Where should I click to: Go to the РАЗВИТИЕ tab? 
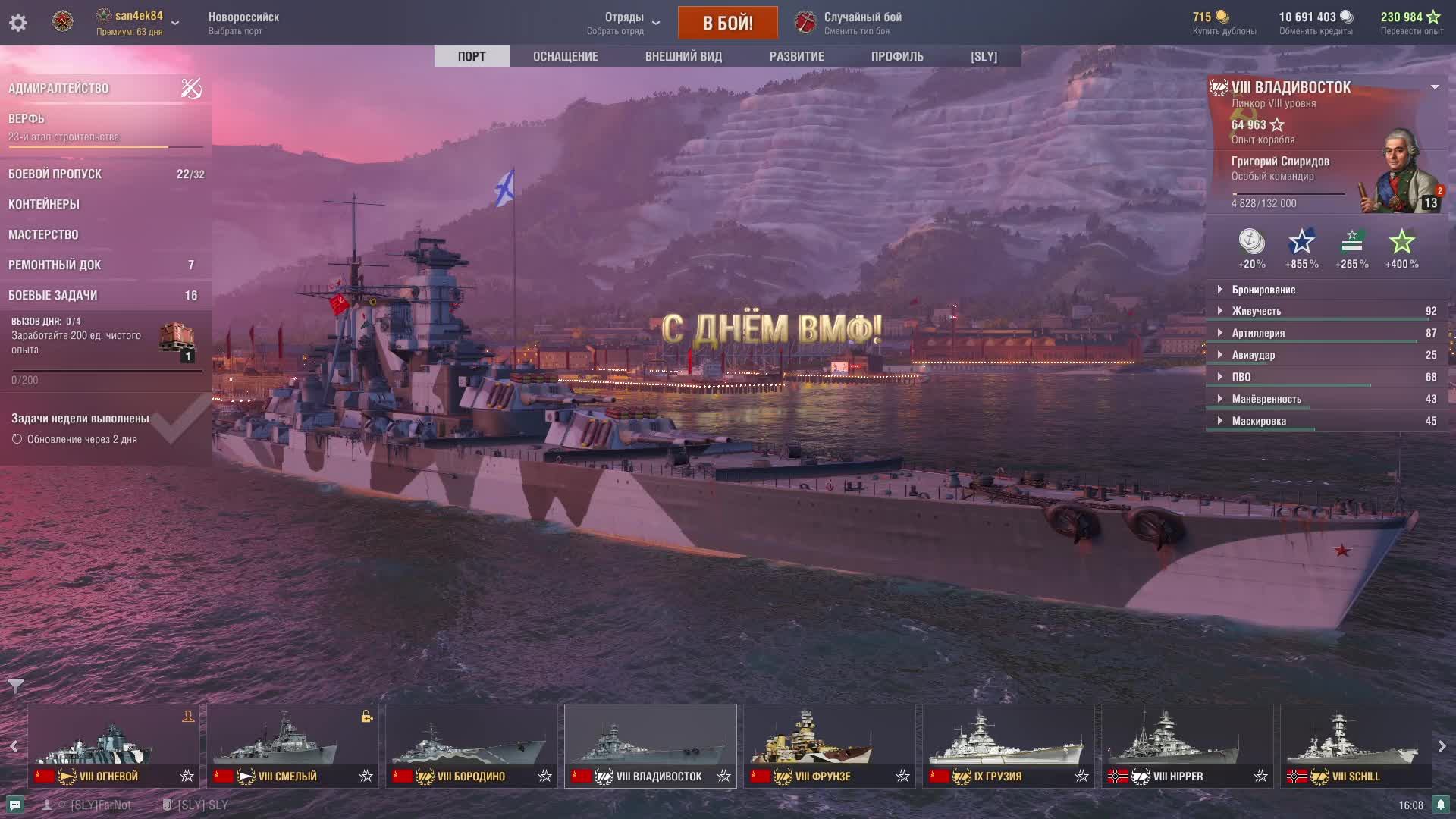796,56
